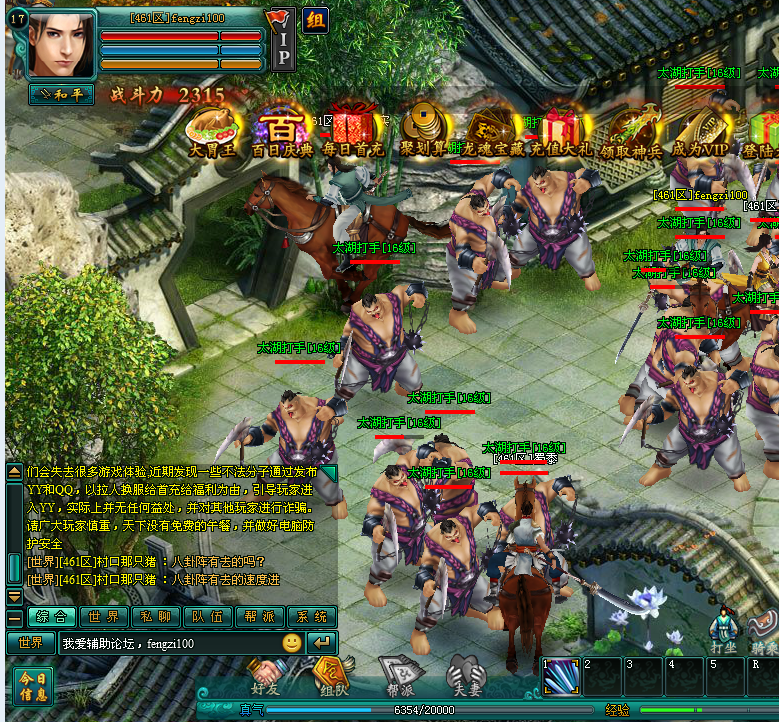Toggle the 和平 peace mode button
Image resolution: width=779 pixels, height=722 pixels.
(x=61, y=94)
